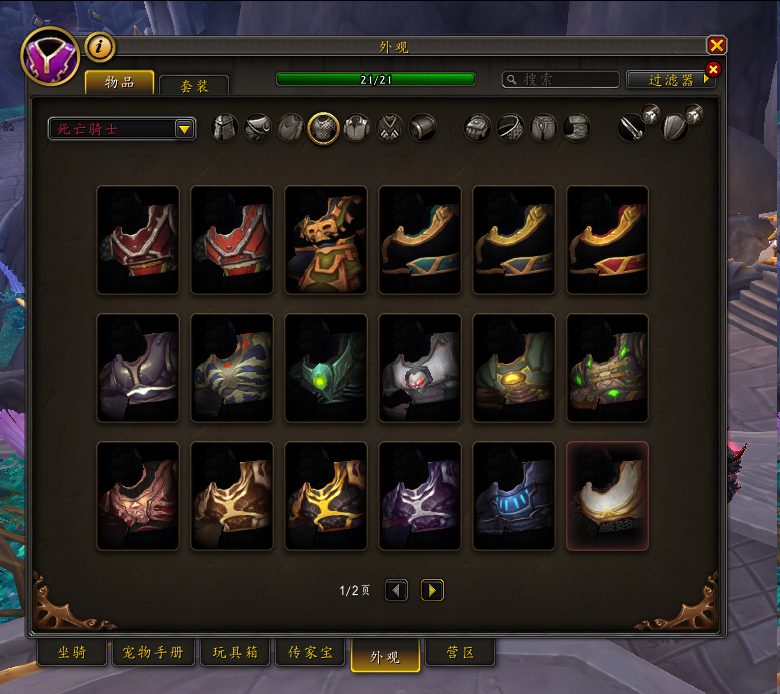This screenshot has height=694, width=780.
Task: Select the shoulder armor slot icon
Action: tap(258, 128)
